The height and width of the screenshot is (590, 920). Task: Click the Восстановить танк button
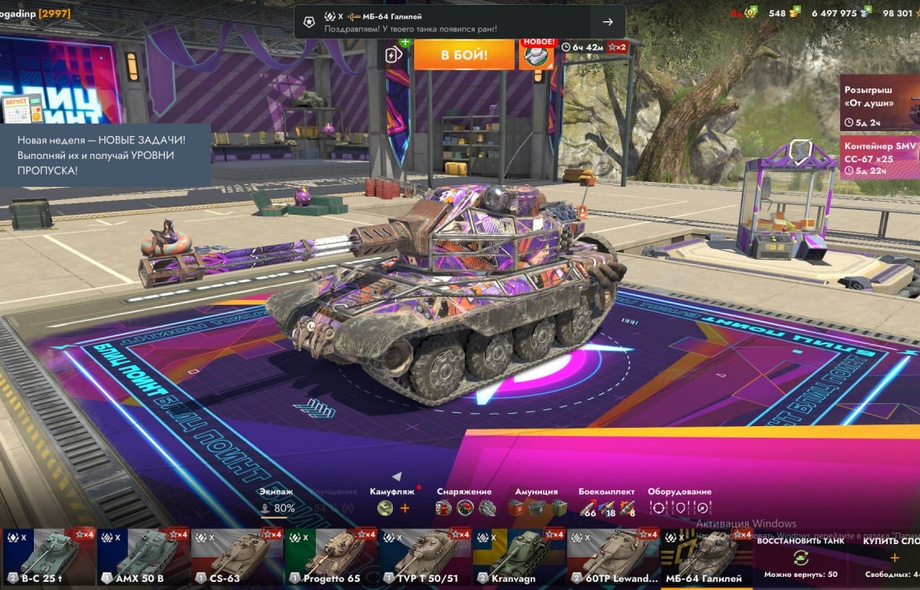[800, 556]
